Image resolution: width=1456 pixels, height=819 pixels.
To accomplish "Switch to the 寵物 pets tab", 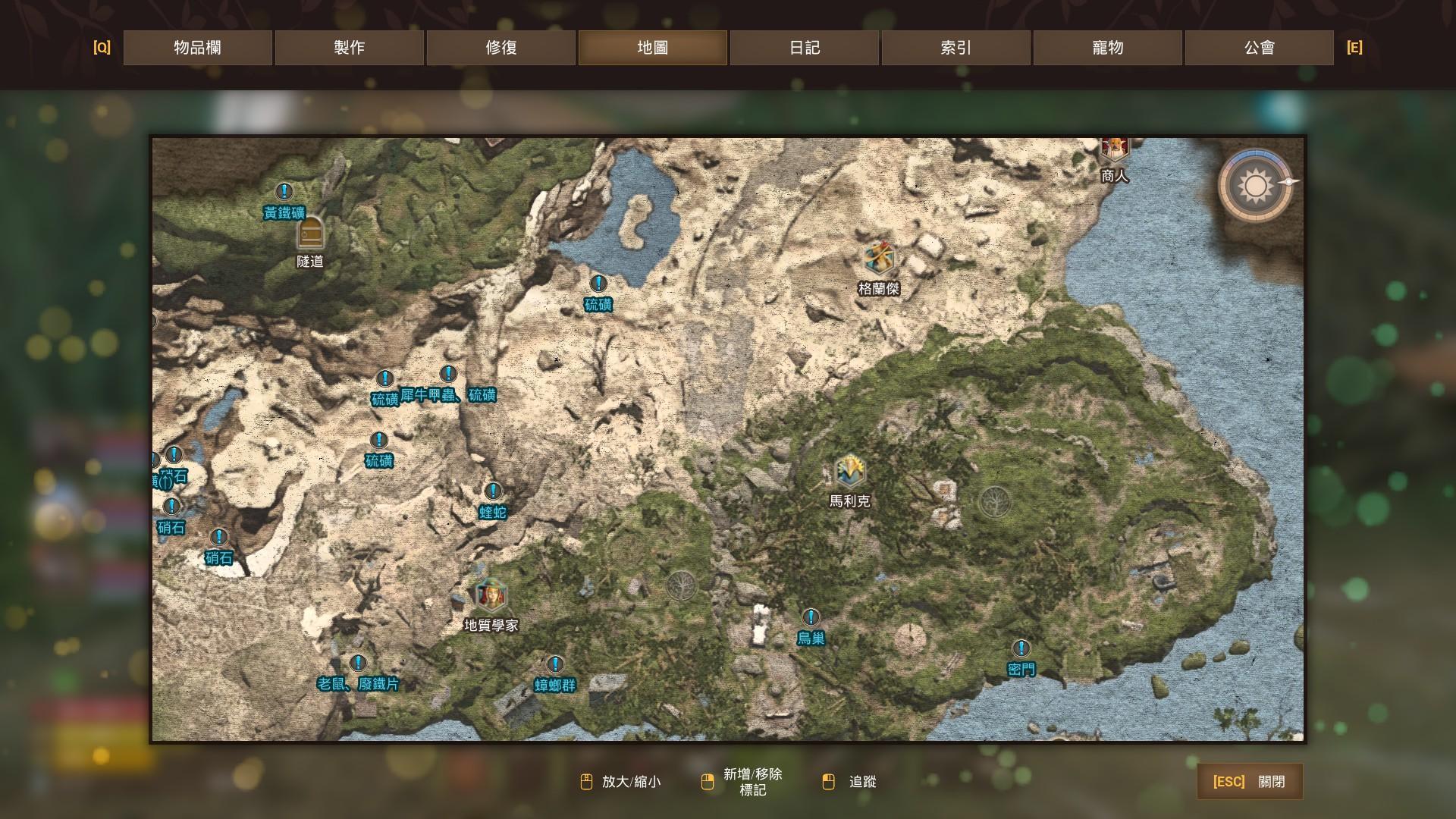I will [1107, 48].
